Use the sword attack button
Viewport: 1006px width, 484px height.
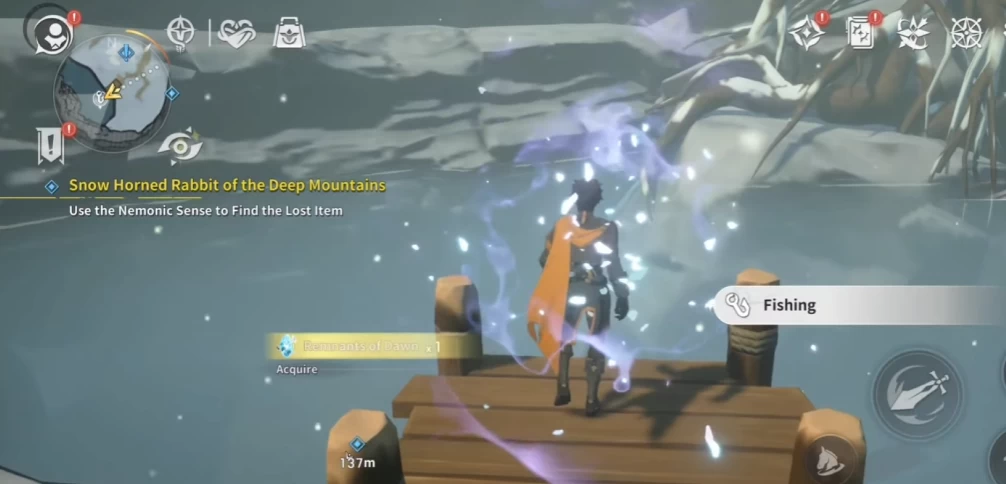coord(917,393)
